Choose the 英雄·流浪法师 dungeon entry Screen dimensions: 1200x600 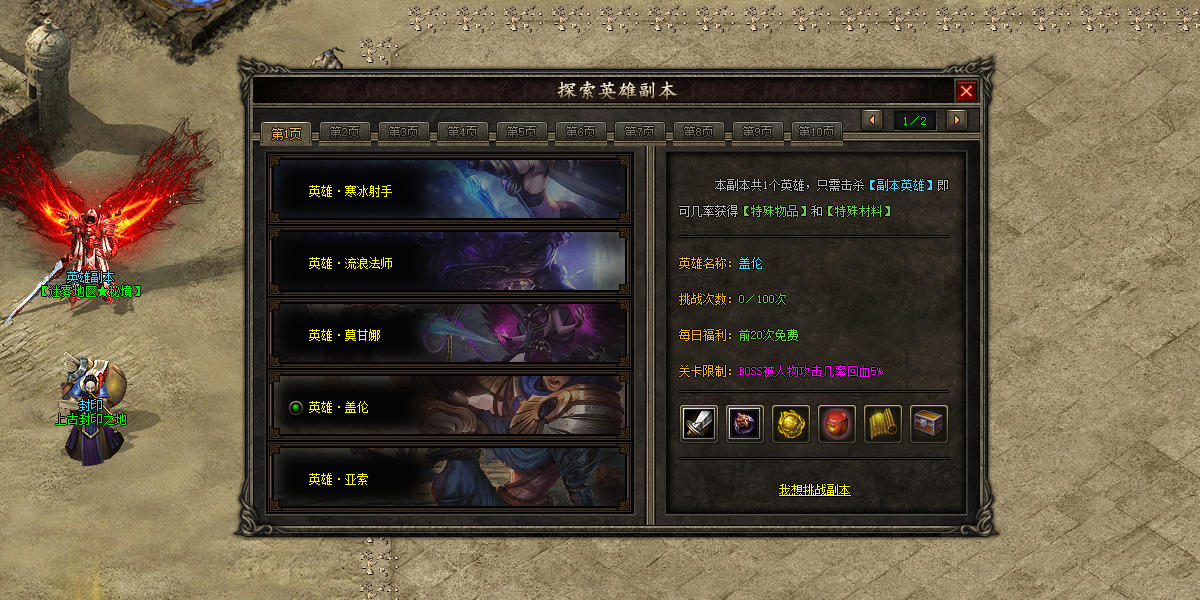(x=449, y=263)
